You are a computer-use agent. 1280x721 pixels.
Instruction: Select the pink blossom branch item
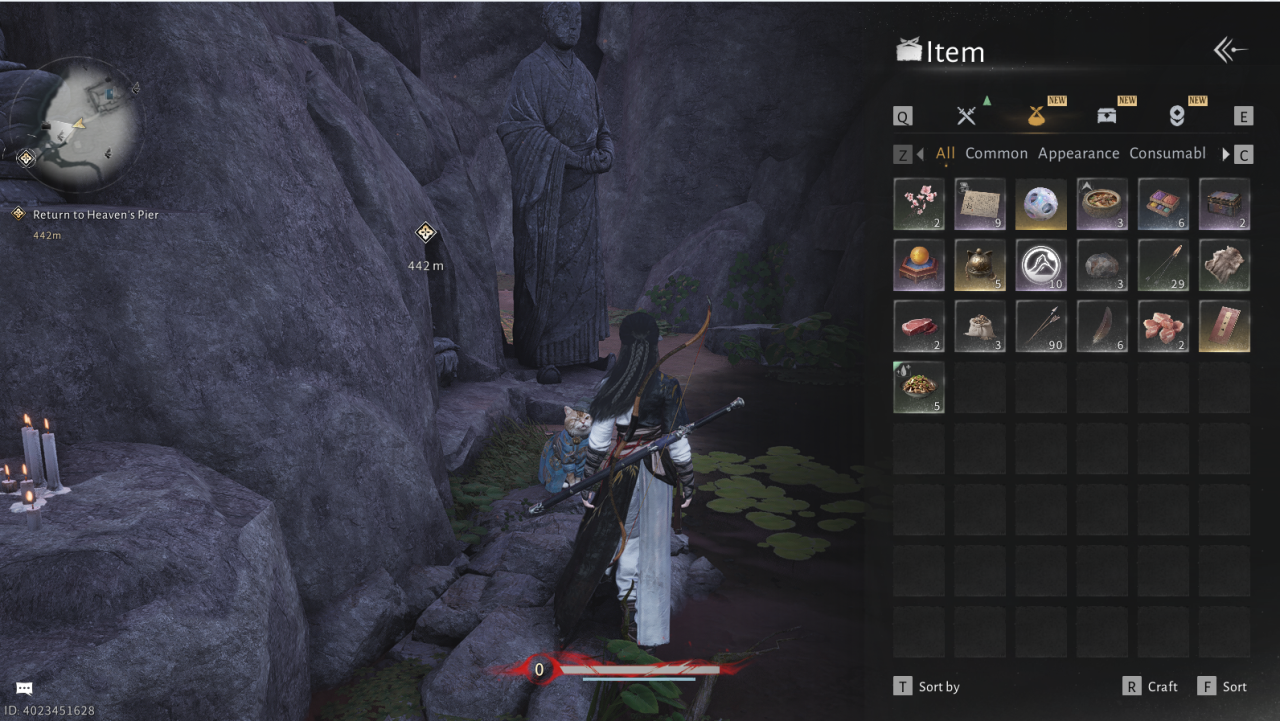click(919, 204)
